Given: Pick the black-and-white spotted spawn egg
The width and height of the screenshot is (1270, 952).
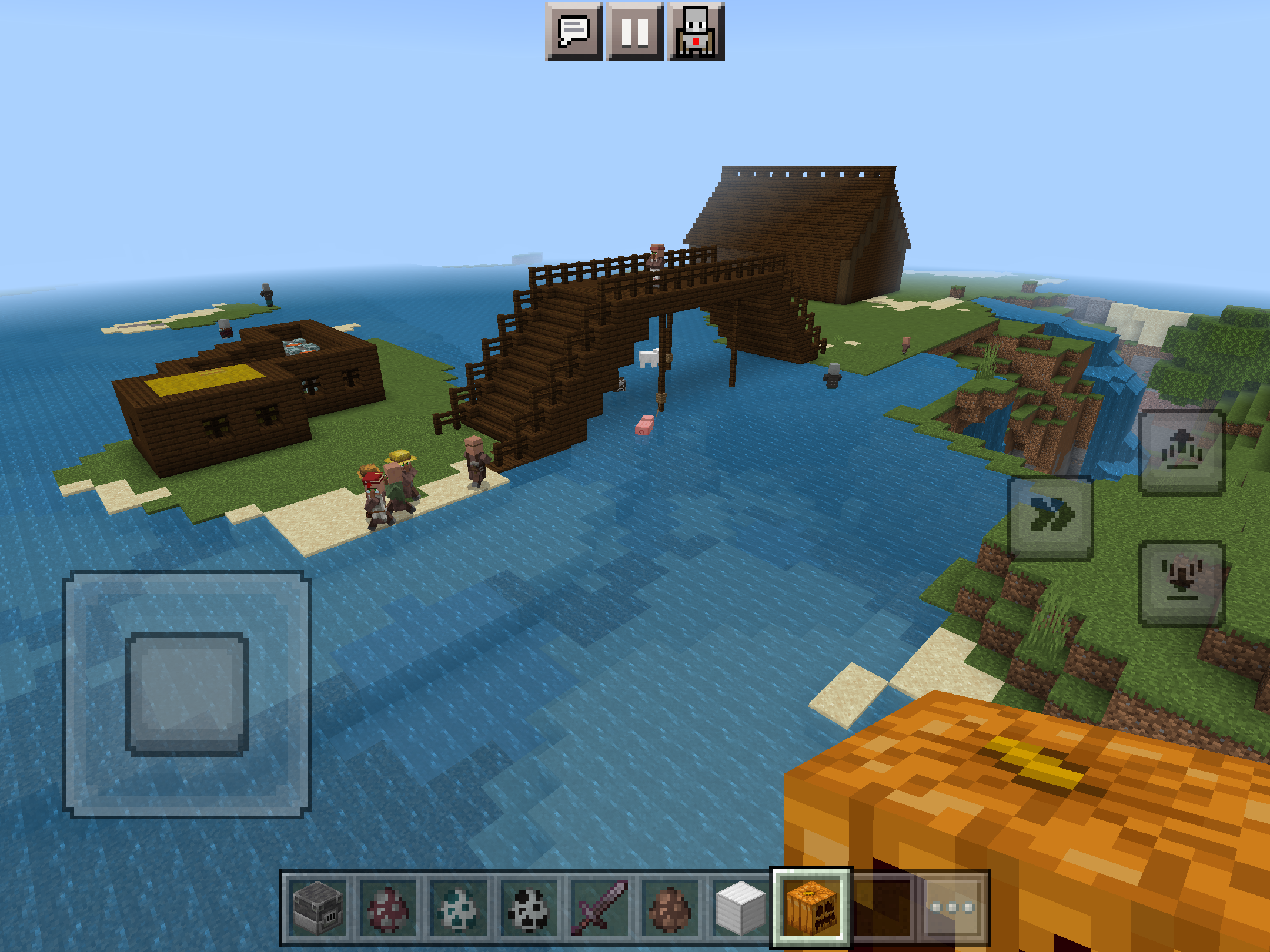Looking at the screenshot, I should [529, 907].
